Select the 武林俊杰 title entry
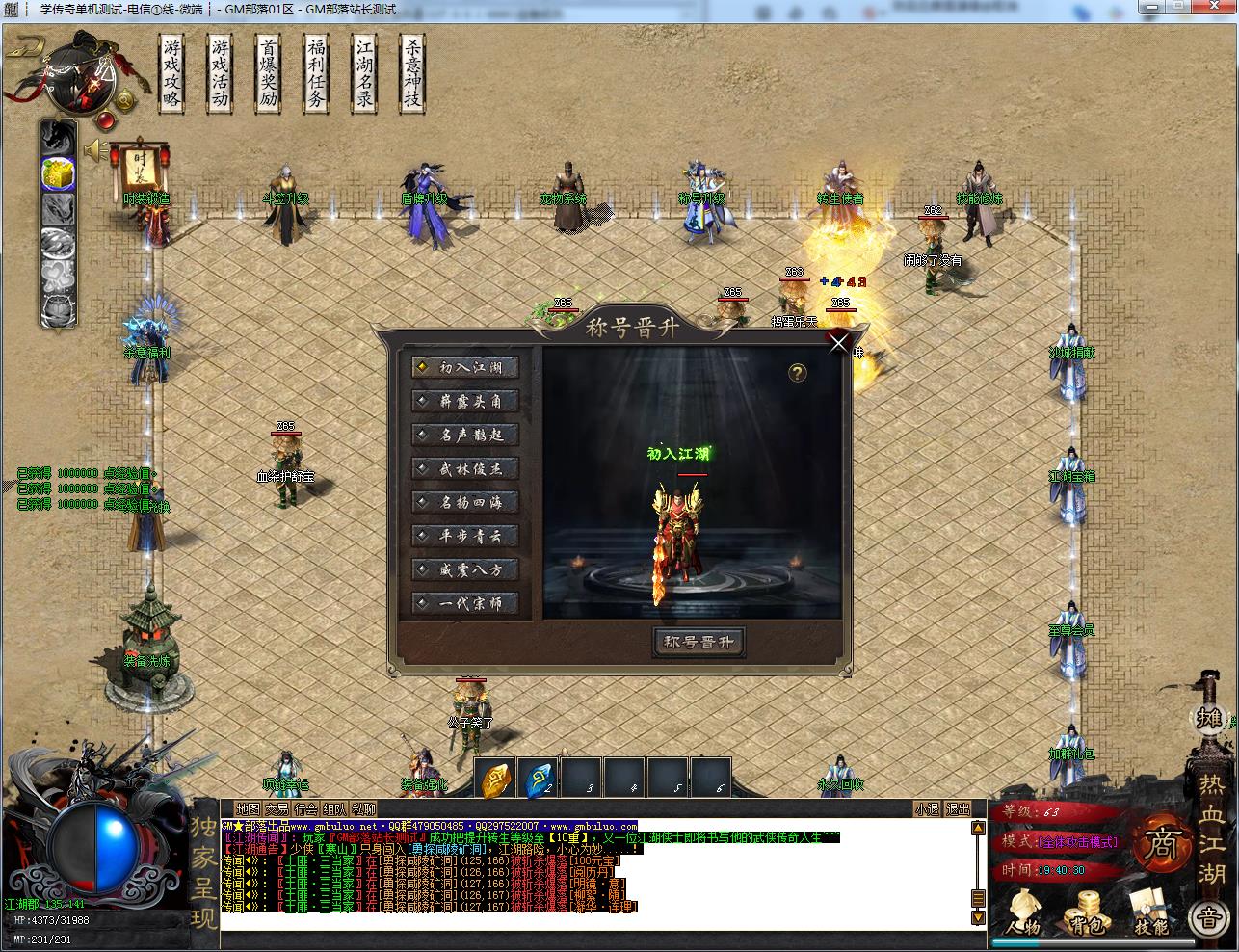This screenshot has height=952, width=1239. (x=465, y=468)
